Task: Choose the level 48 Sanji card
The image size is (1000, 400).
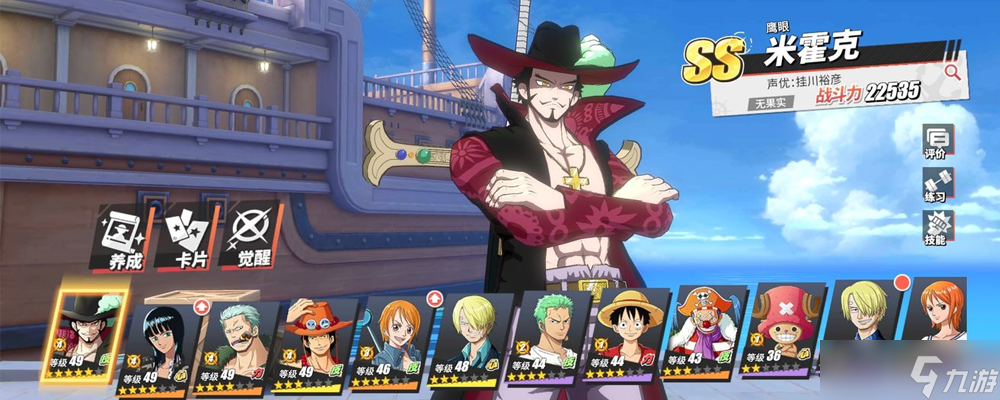Action: click(x=466, y=342)
